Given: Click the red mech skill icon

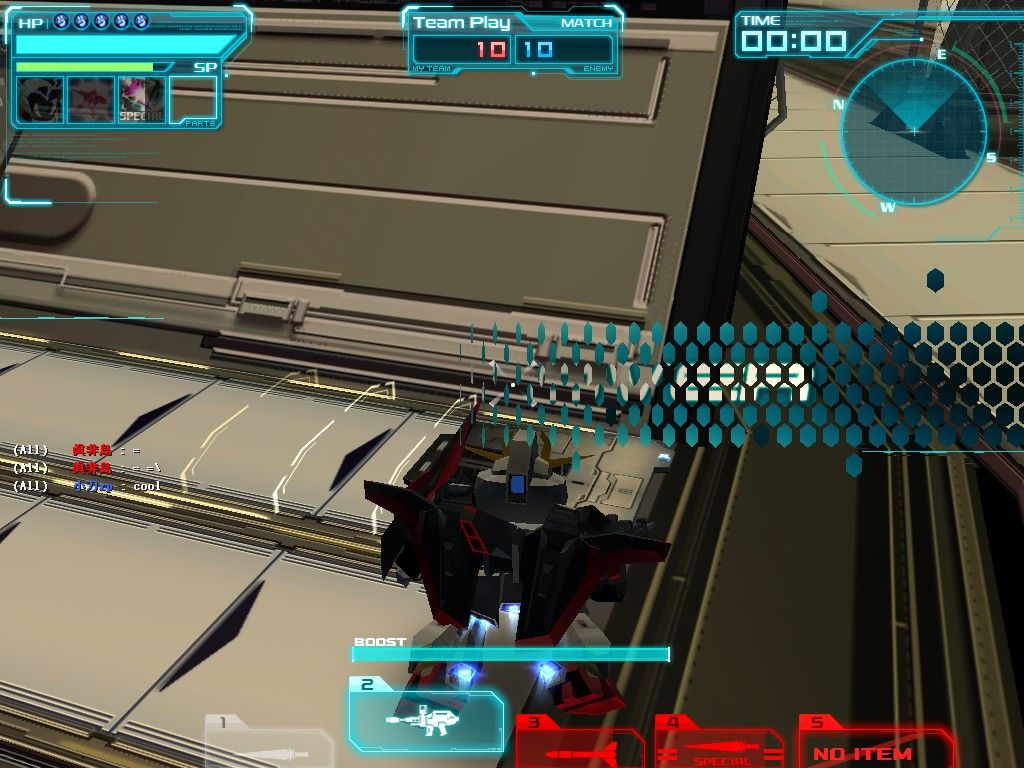Looking at the screenshot, I should click(x=90, y=100).
